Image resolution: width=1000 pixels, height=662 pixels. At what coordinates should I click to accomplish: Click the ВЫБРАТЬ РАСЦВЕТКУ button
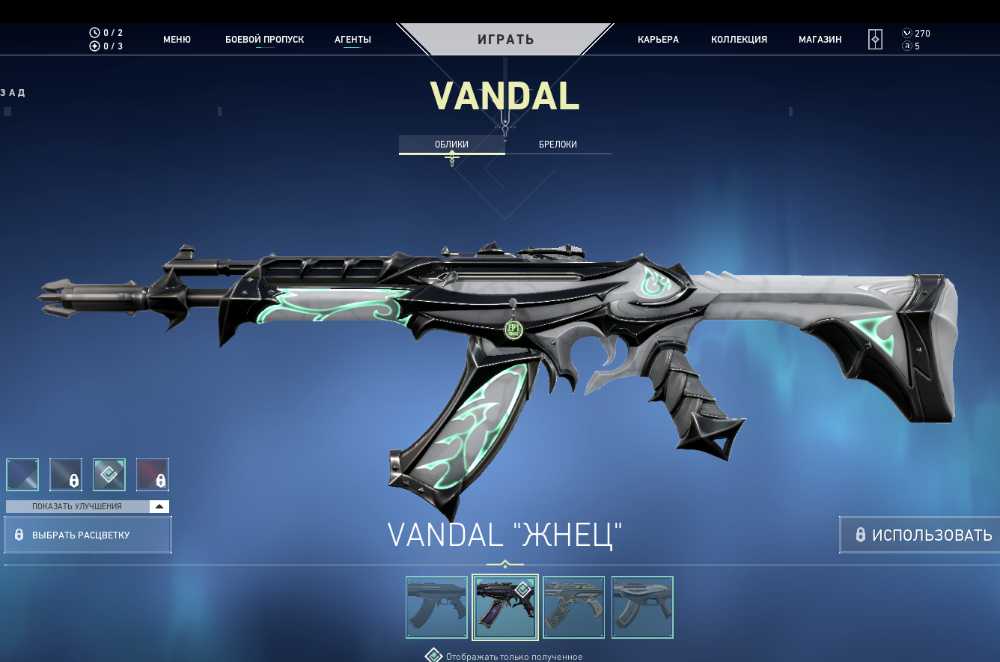88,535
